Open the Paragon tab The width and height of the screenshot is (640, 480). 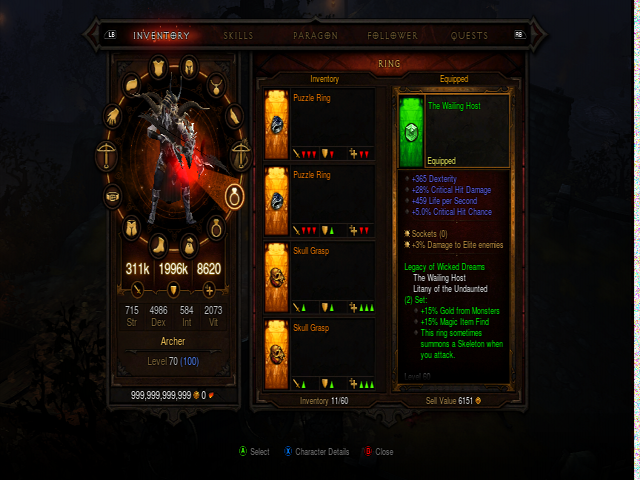click(315, 35)
